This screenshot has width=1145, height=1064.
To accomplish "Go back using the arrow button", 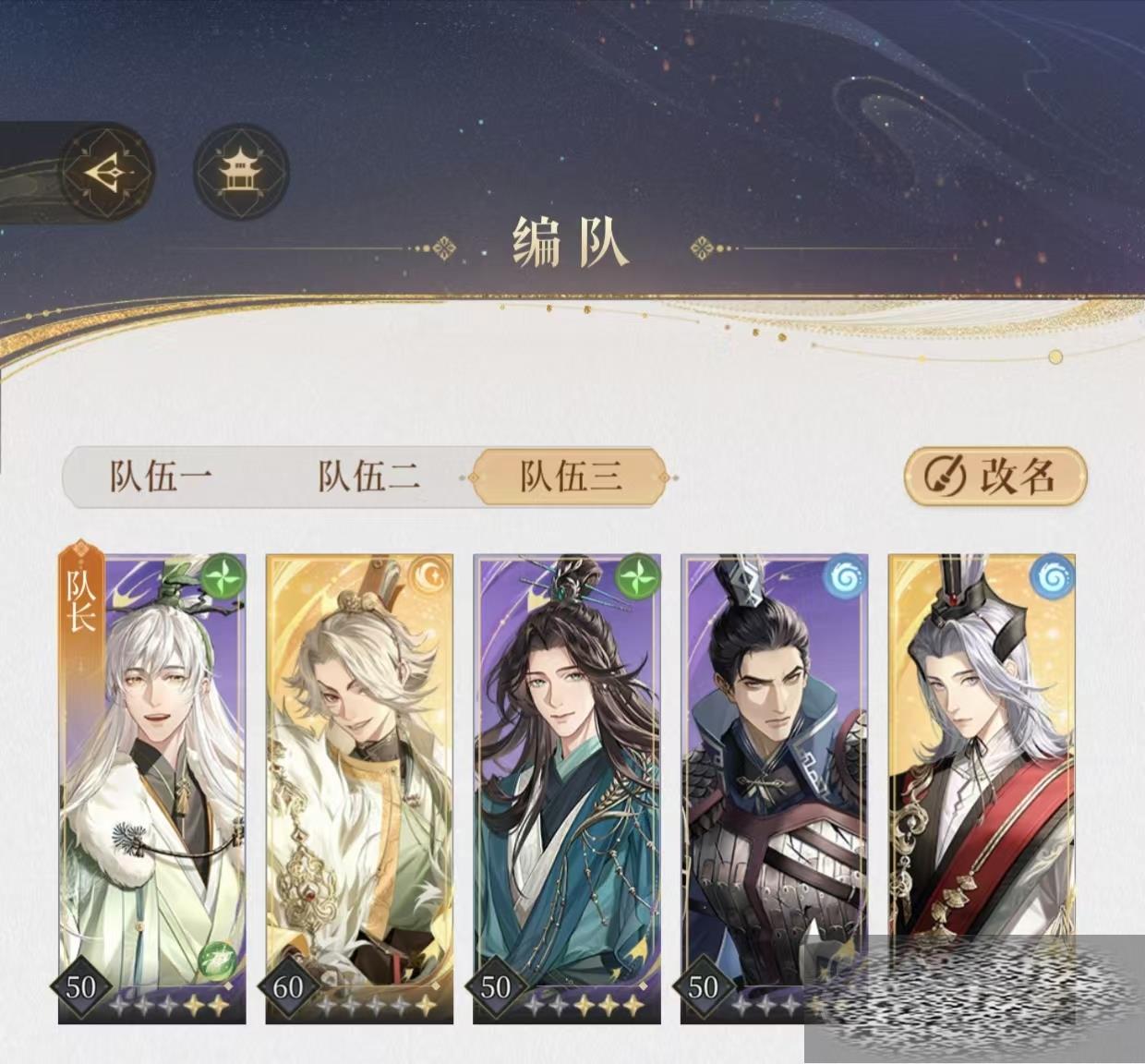I will click(107, 173).
